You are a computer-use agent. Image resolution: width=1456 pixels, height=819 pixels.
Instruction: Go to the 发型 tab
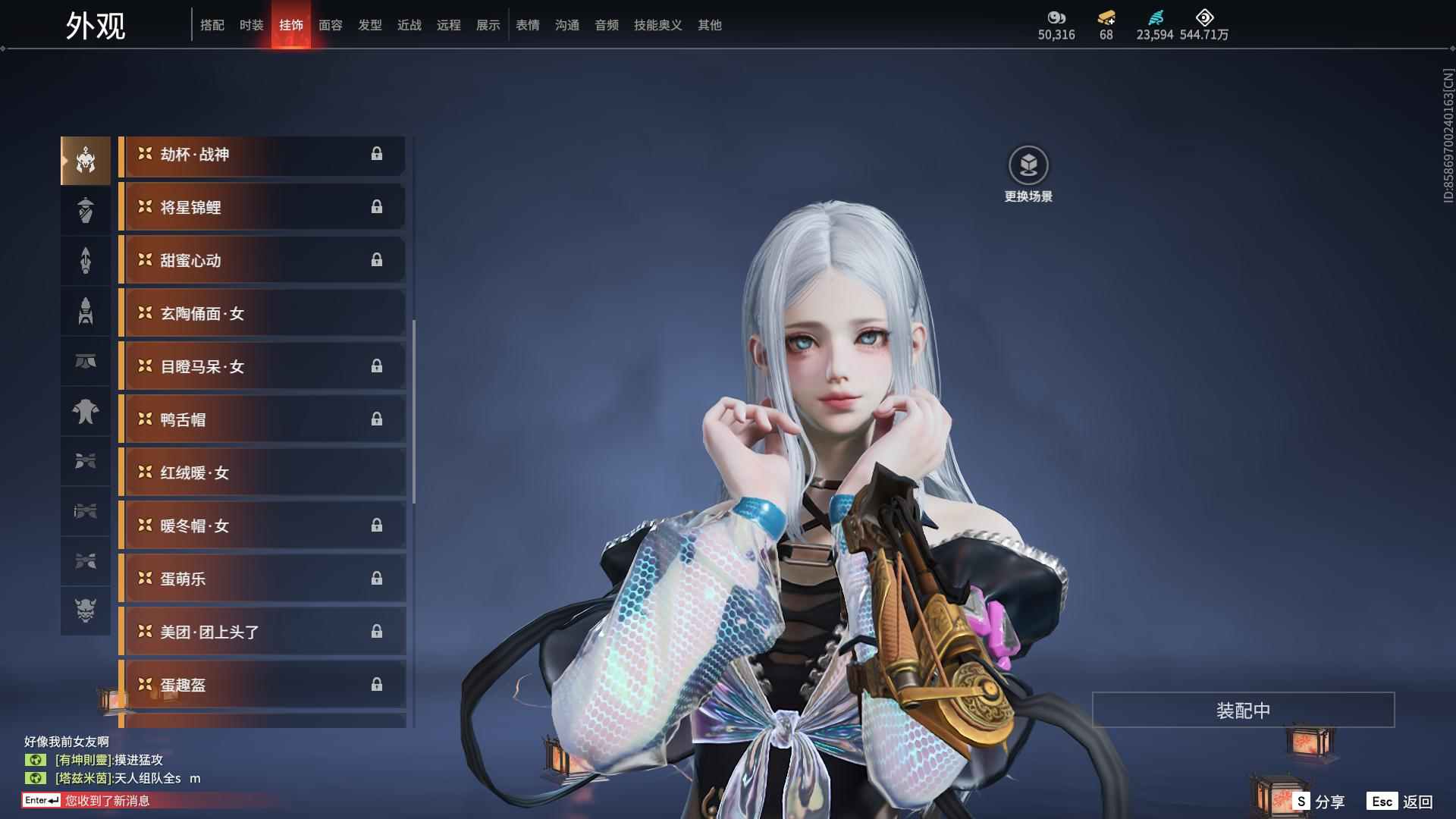click(x=369, y=25)
